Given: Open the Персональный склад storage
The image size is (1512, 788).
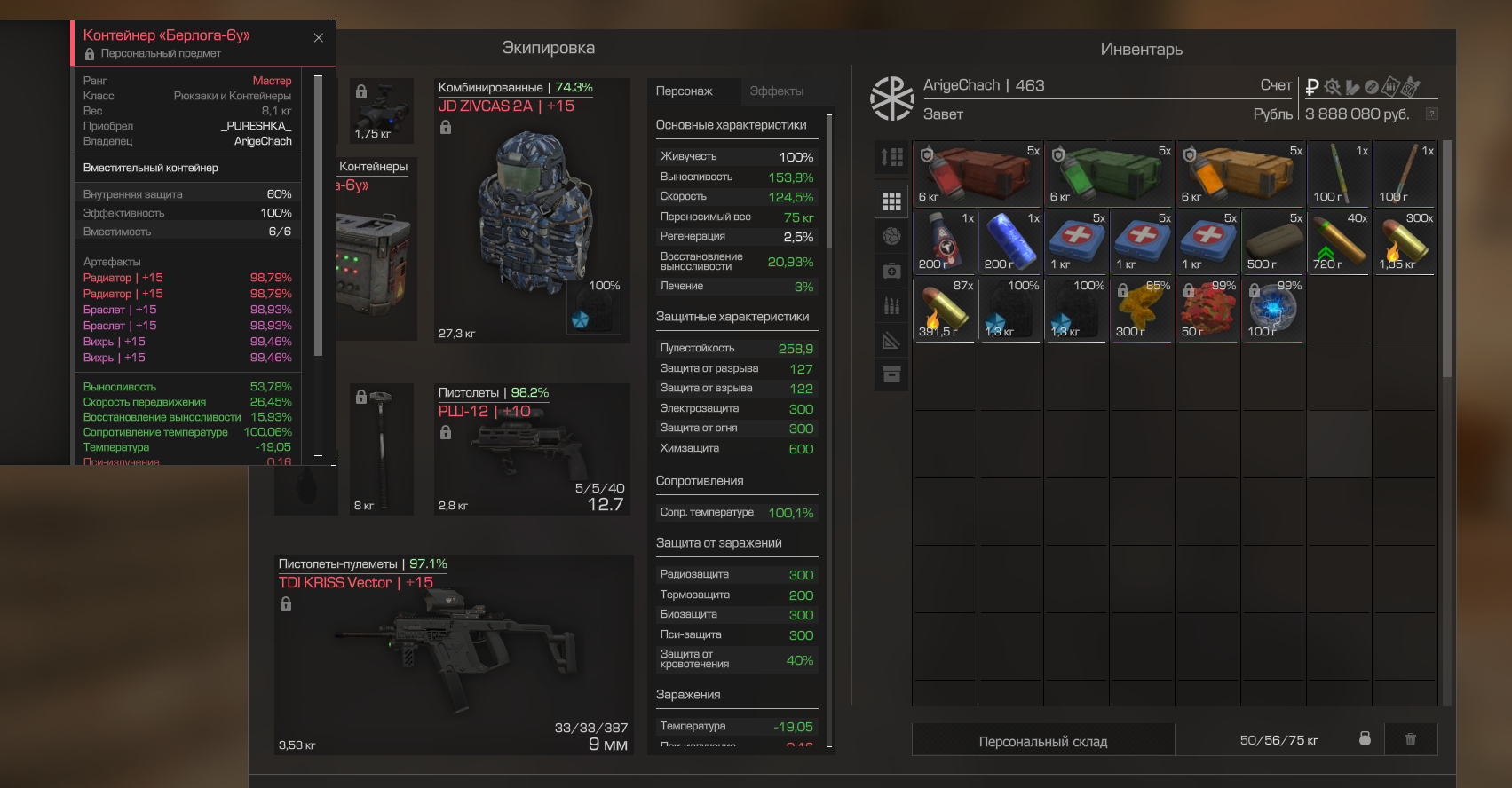Looking at the screenshot, I should (1042, 741).
